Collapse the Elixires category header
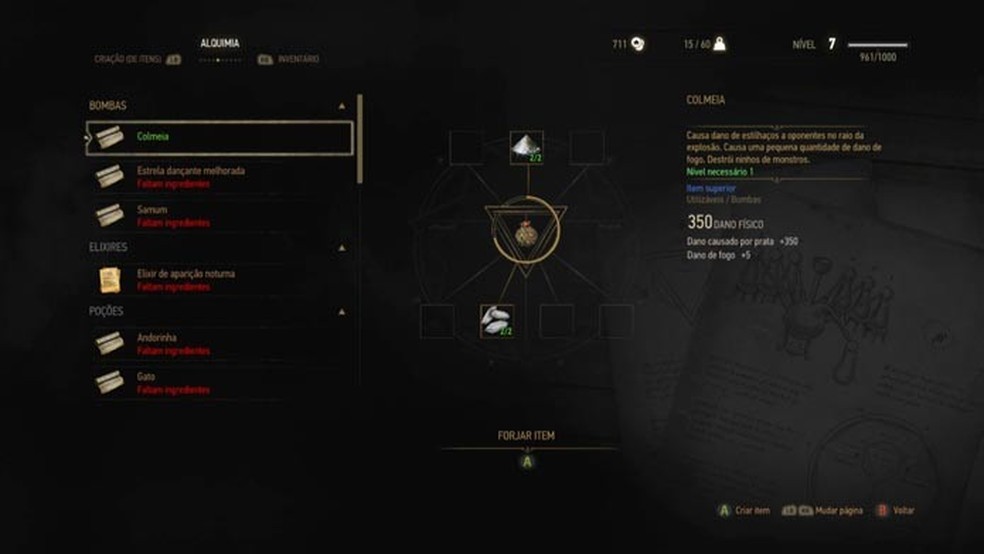The width and height of the screenshot is (984, 554). click(343, 247)
